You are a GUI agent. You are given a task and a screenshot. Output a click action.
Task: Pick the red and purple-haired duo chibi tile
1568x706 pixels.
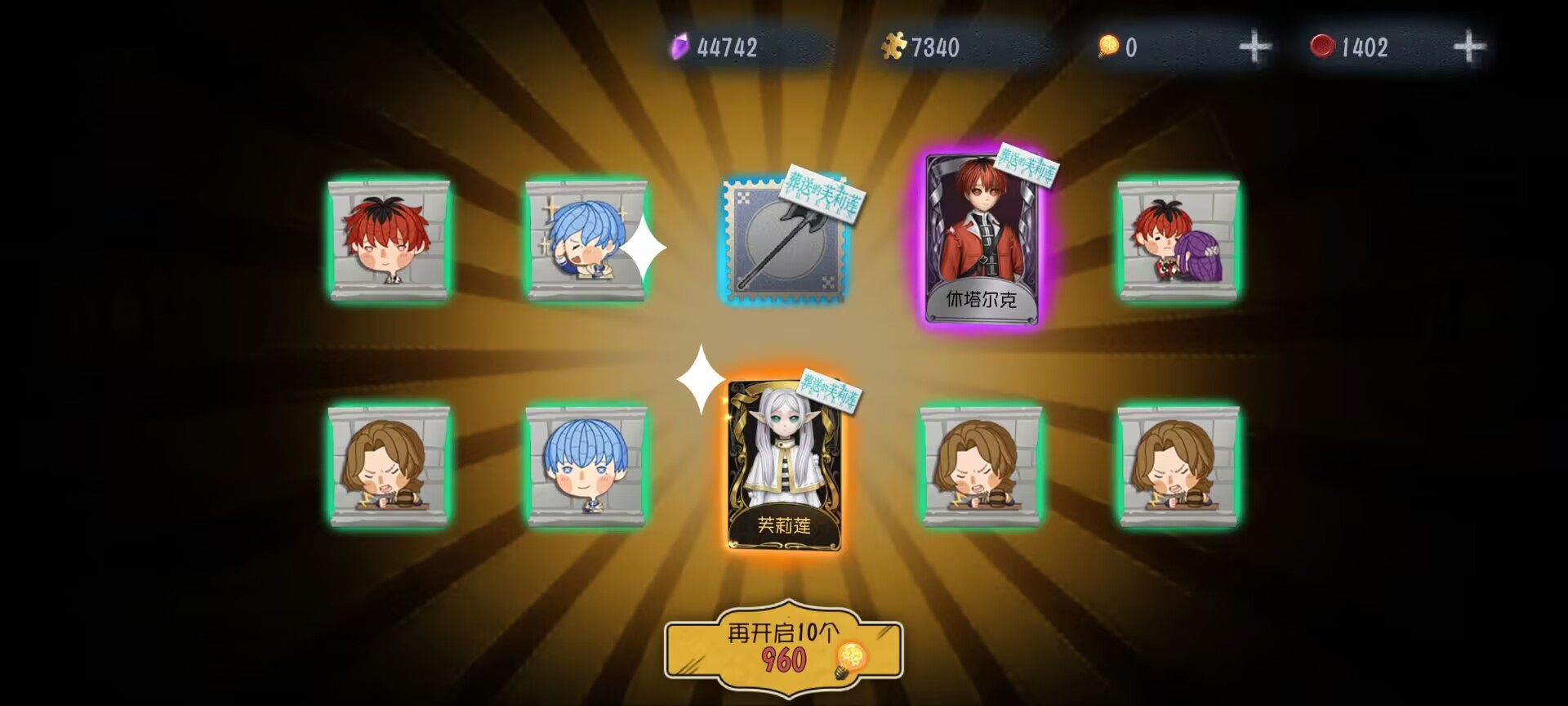1178,240
